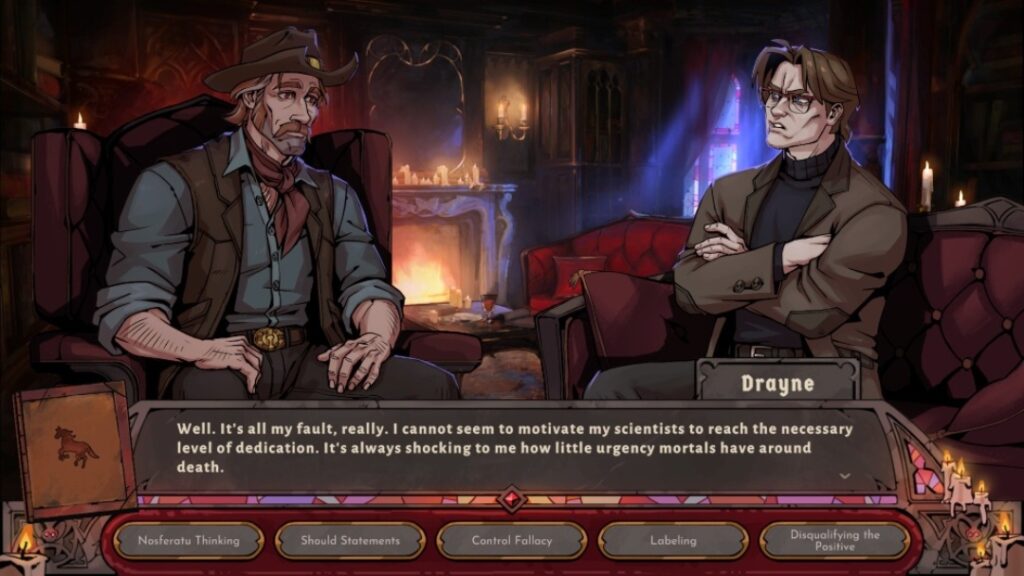
Task: Select the Should Statements distortion
Action: pyautogui.click(x=350, y=541)
